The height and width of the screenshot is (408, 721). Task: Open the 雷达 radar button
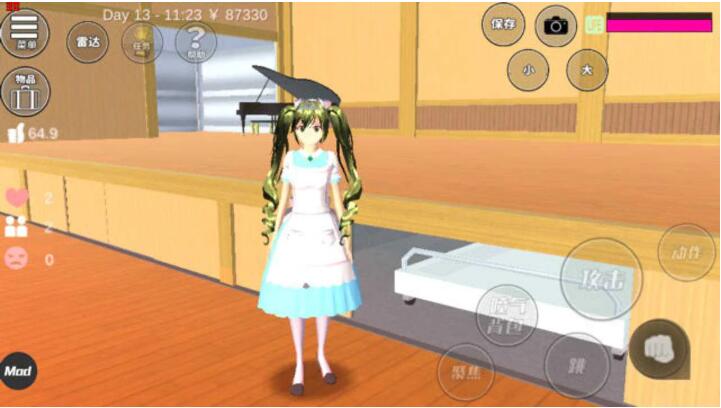click(87, 42)
